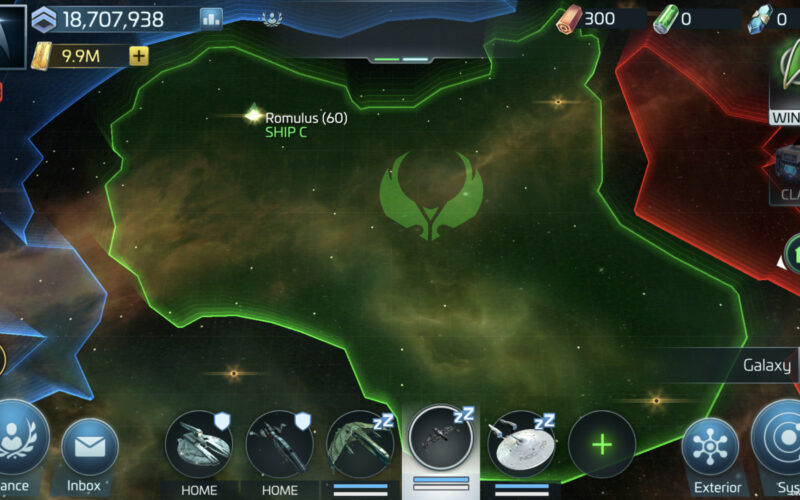Open the player profile avatar

(x=12, y=35)
